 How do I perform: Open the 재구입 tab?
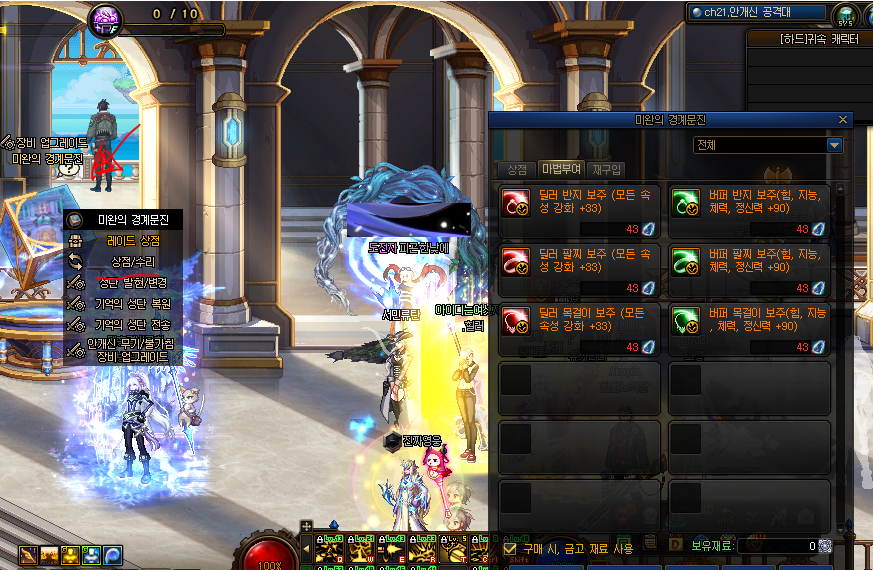coord(605,169)
